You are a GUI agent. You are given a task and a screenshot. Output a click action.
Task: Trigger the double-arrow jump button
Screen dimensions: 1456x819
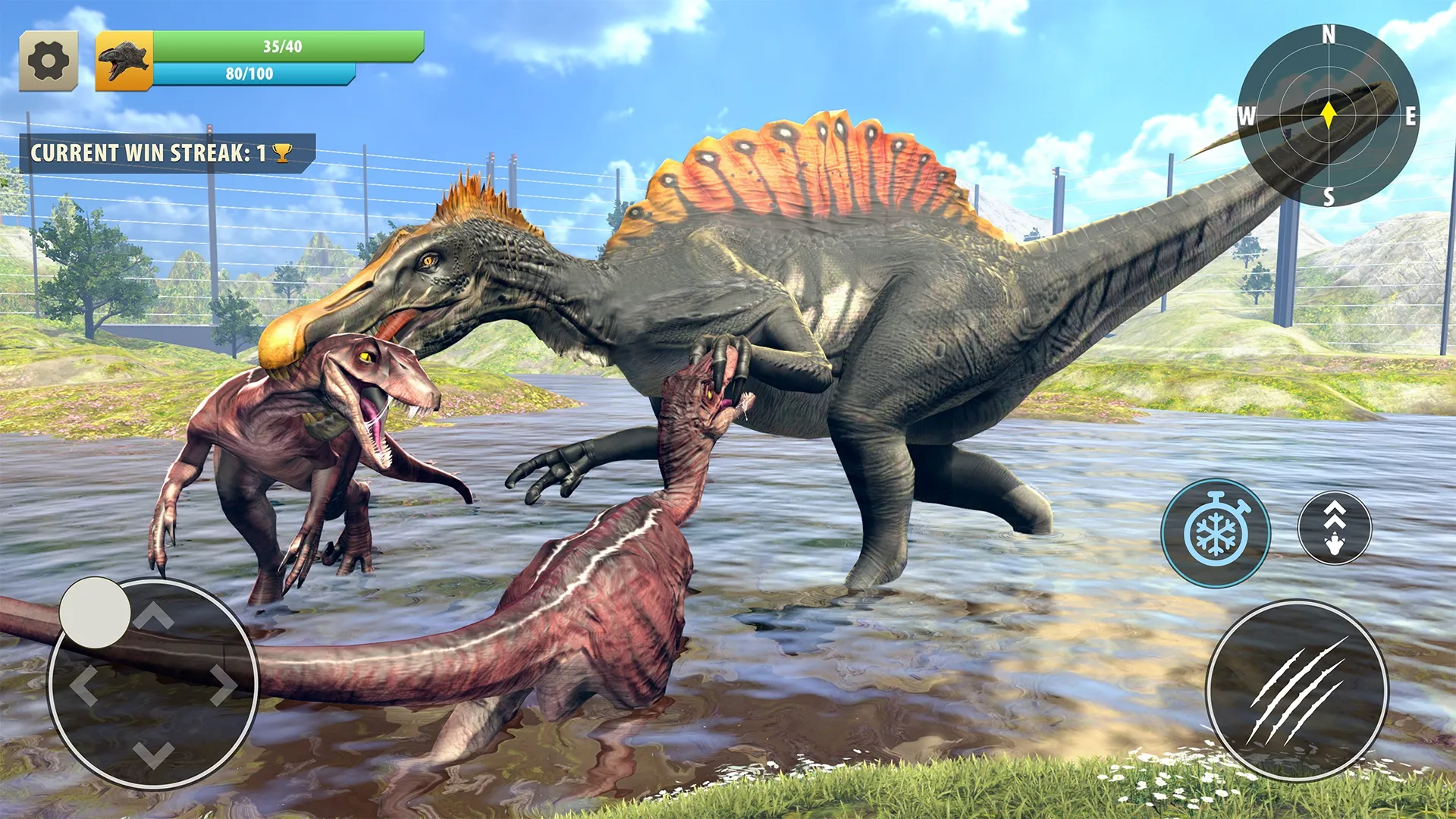pos(1335,528)
